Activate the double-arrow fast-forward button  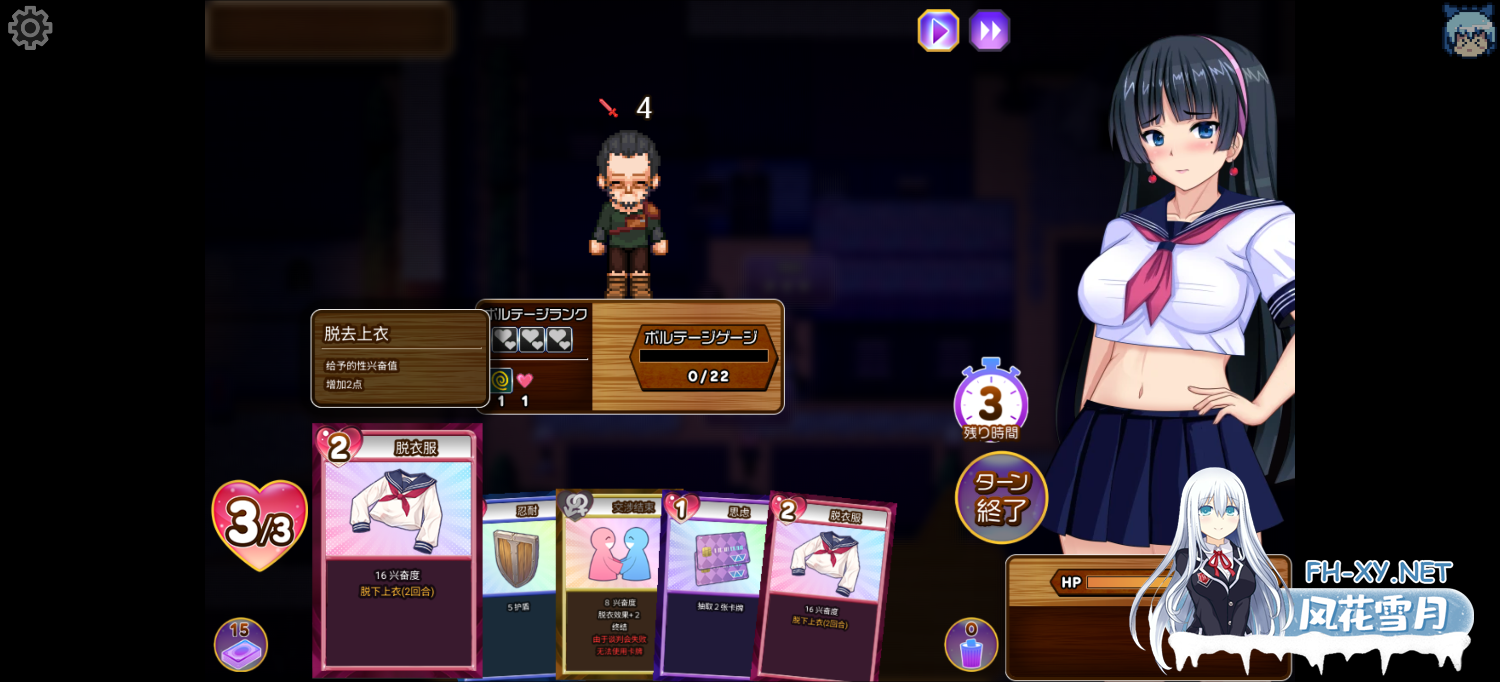[x=989, y=30]
